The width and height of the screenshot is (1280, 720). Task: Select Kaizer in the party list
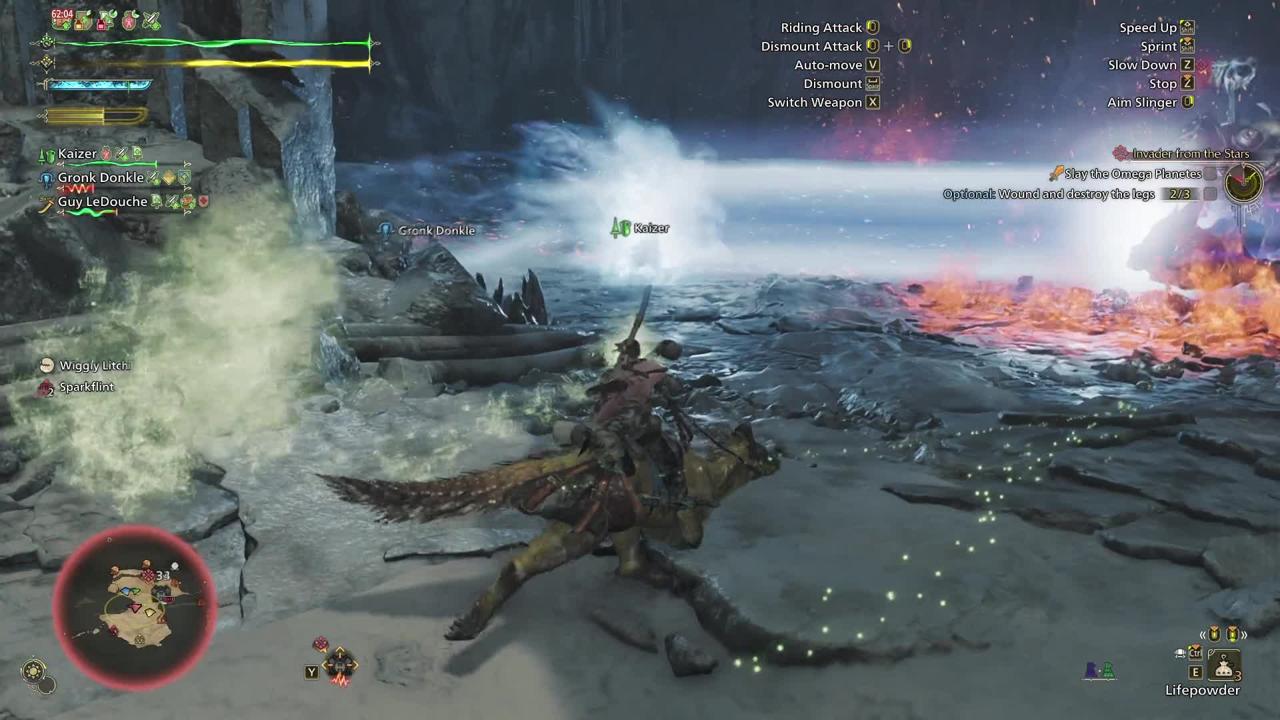(x=77, y=154)
